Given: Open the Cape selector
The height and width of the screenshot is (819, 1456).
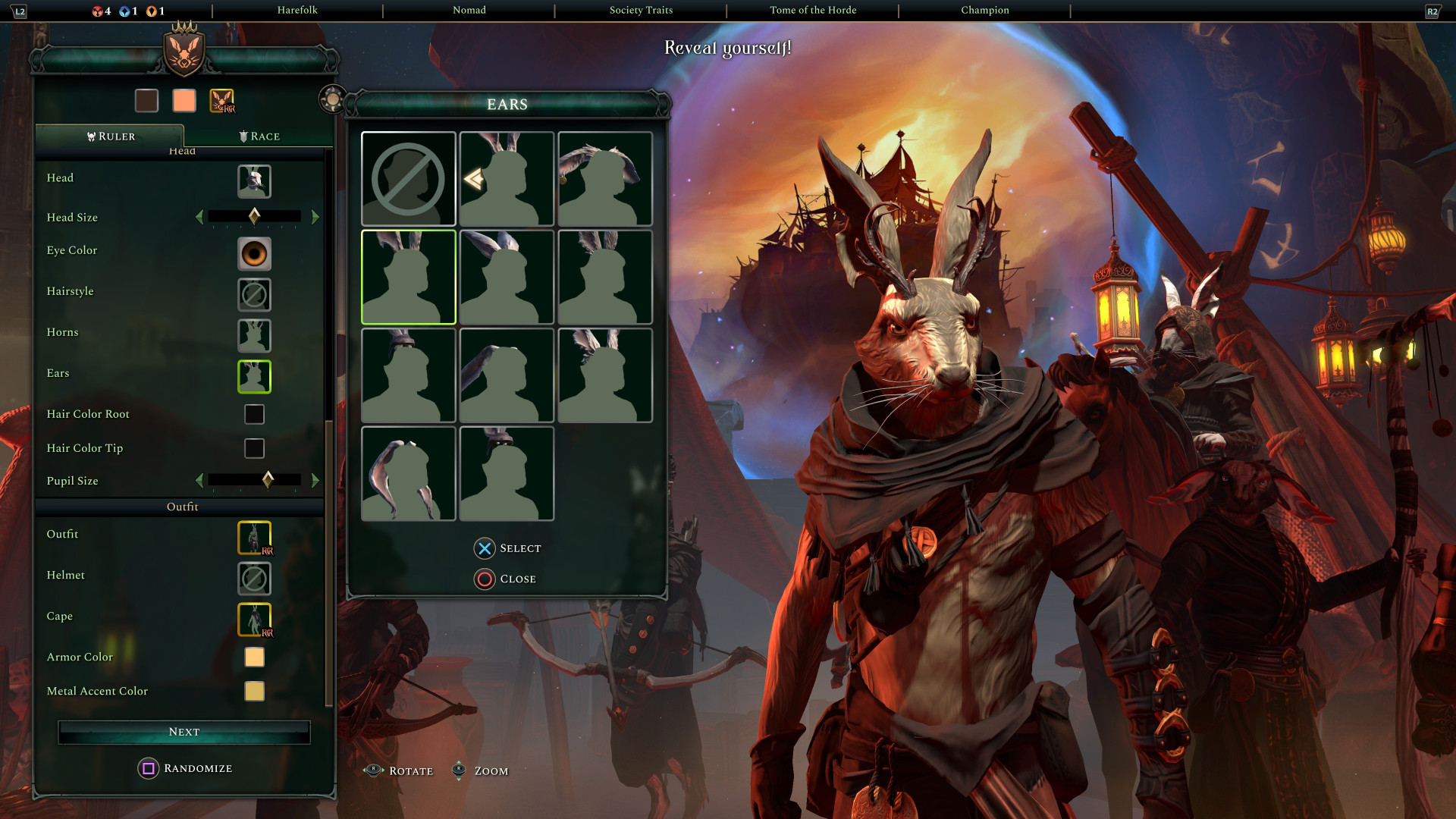Looking at the screenshot, I should tap(254, 620).
